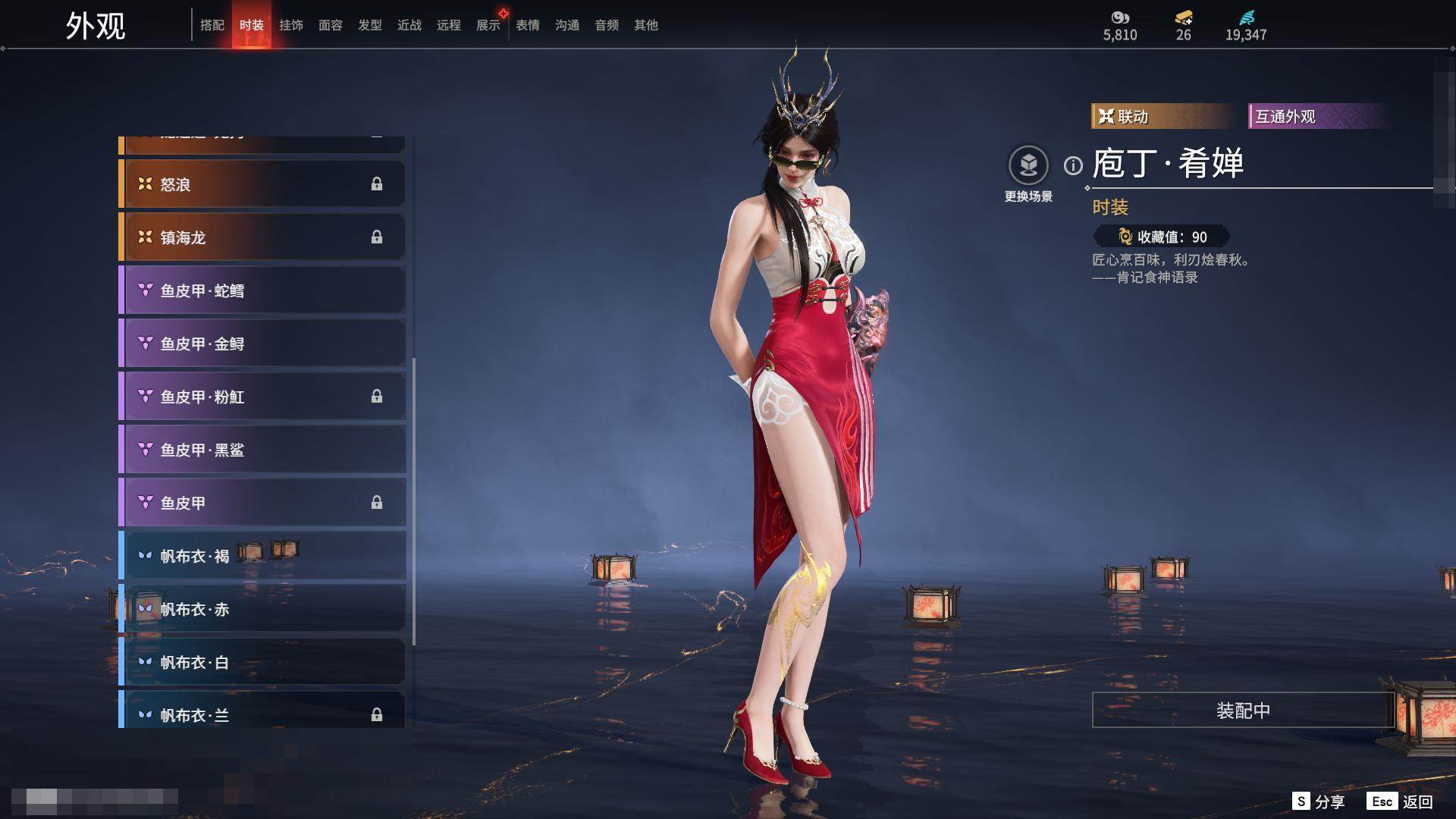Share the outfit with 分享

point(1319,802)
